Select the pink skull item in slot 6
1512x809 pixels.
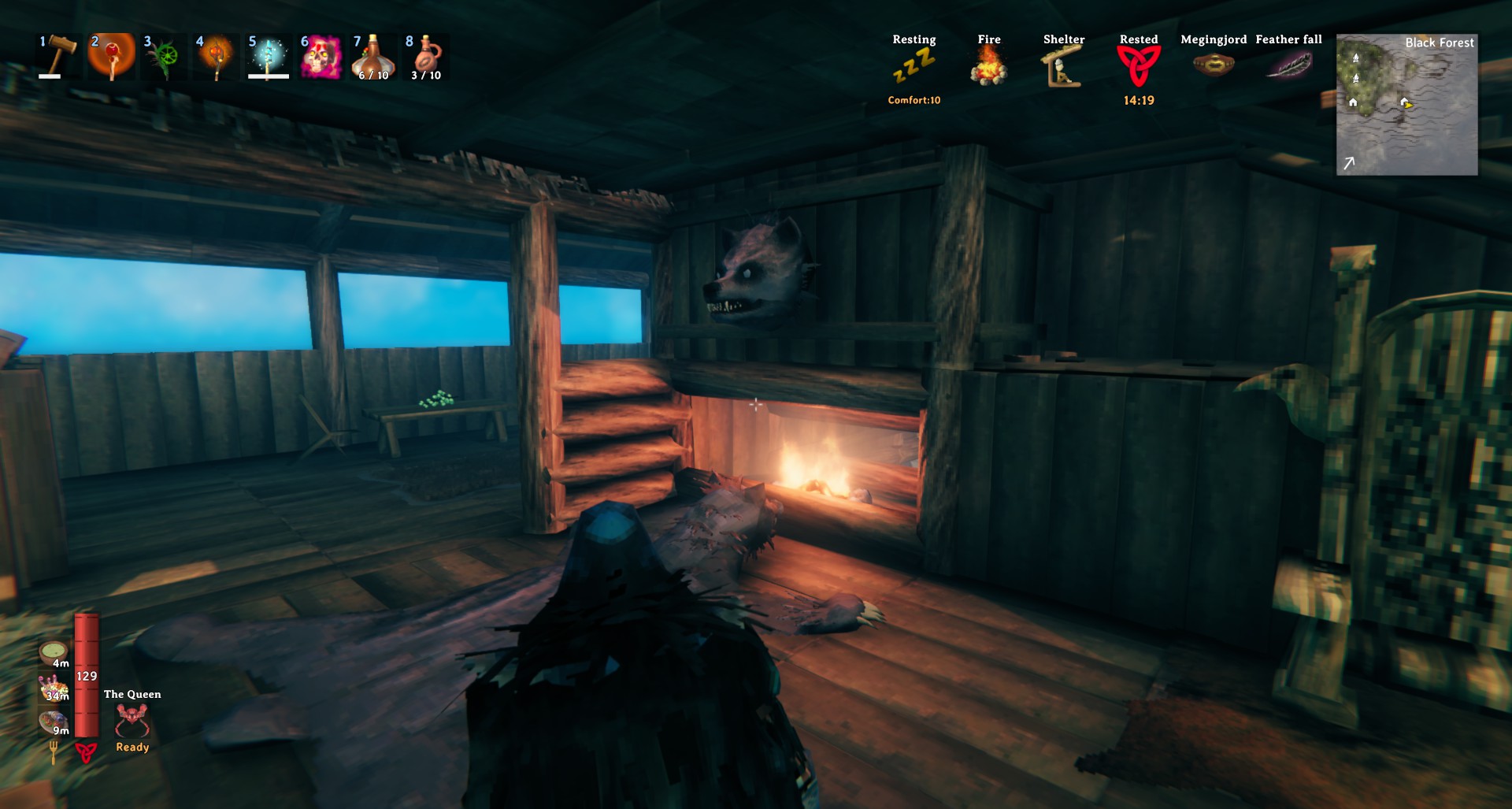321,57
